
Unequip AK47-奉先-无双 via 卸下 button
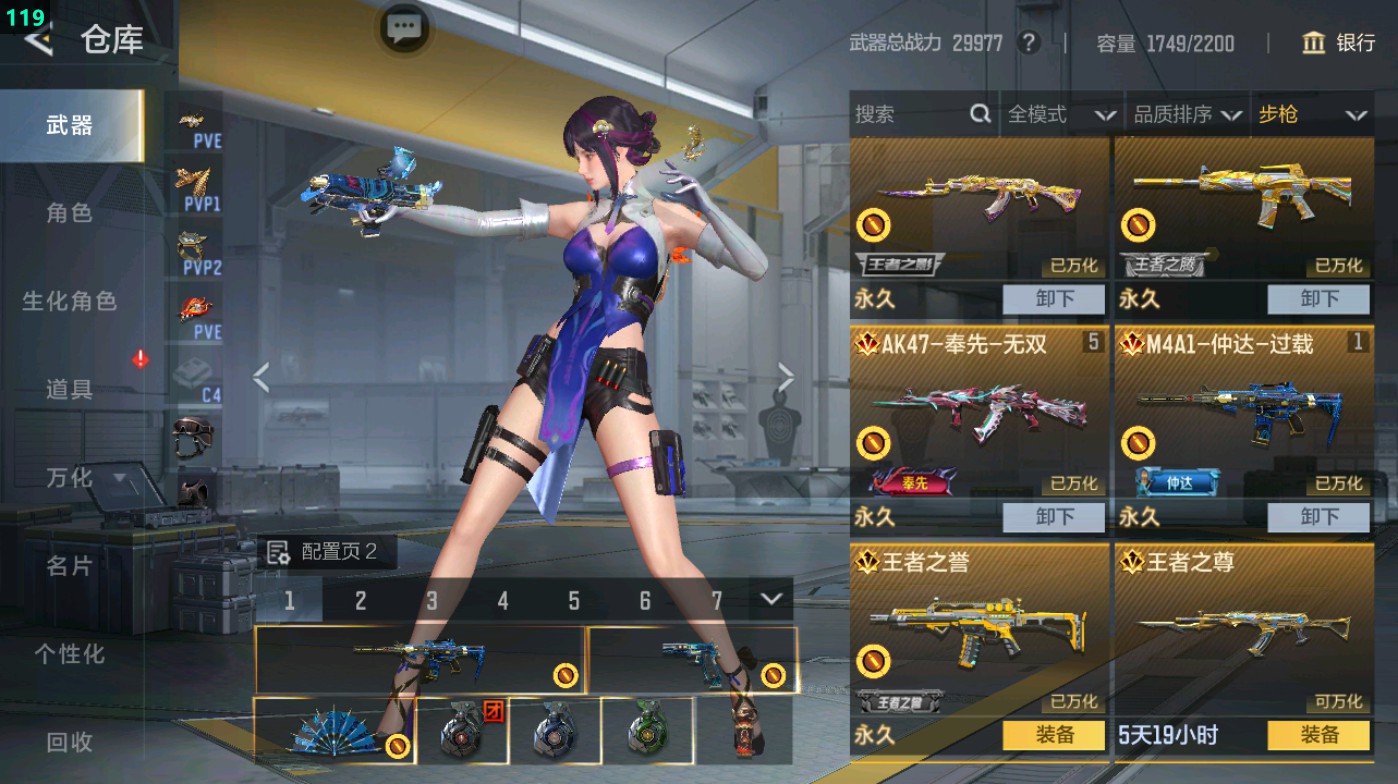point(1052,517)
